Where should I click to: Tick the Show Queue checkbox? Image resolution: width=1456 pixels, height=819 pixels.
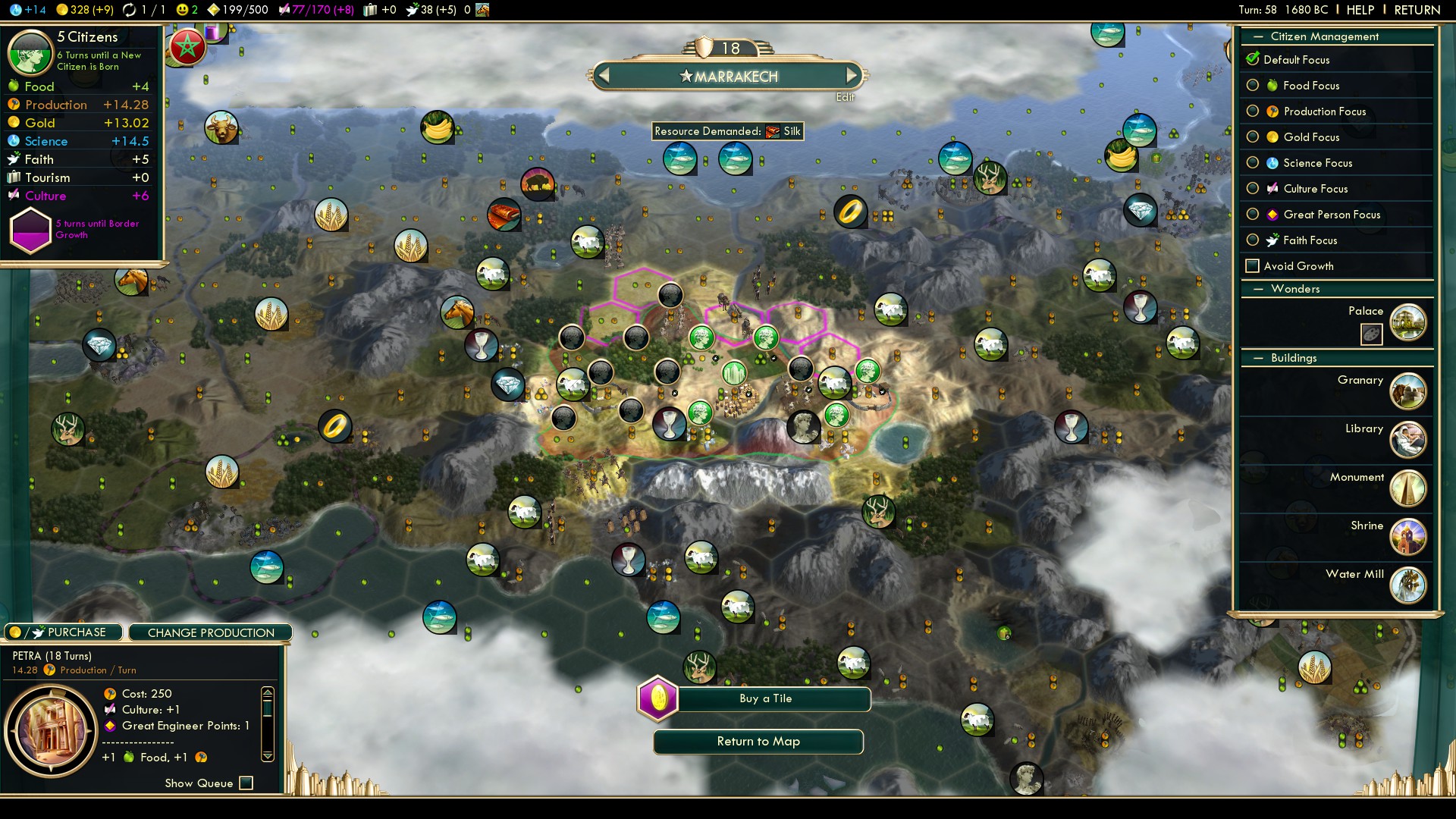[x=246, y=783]
